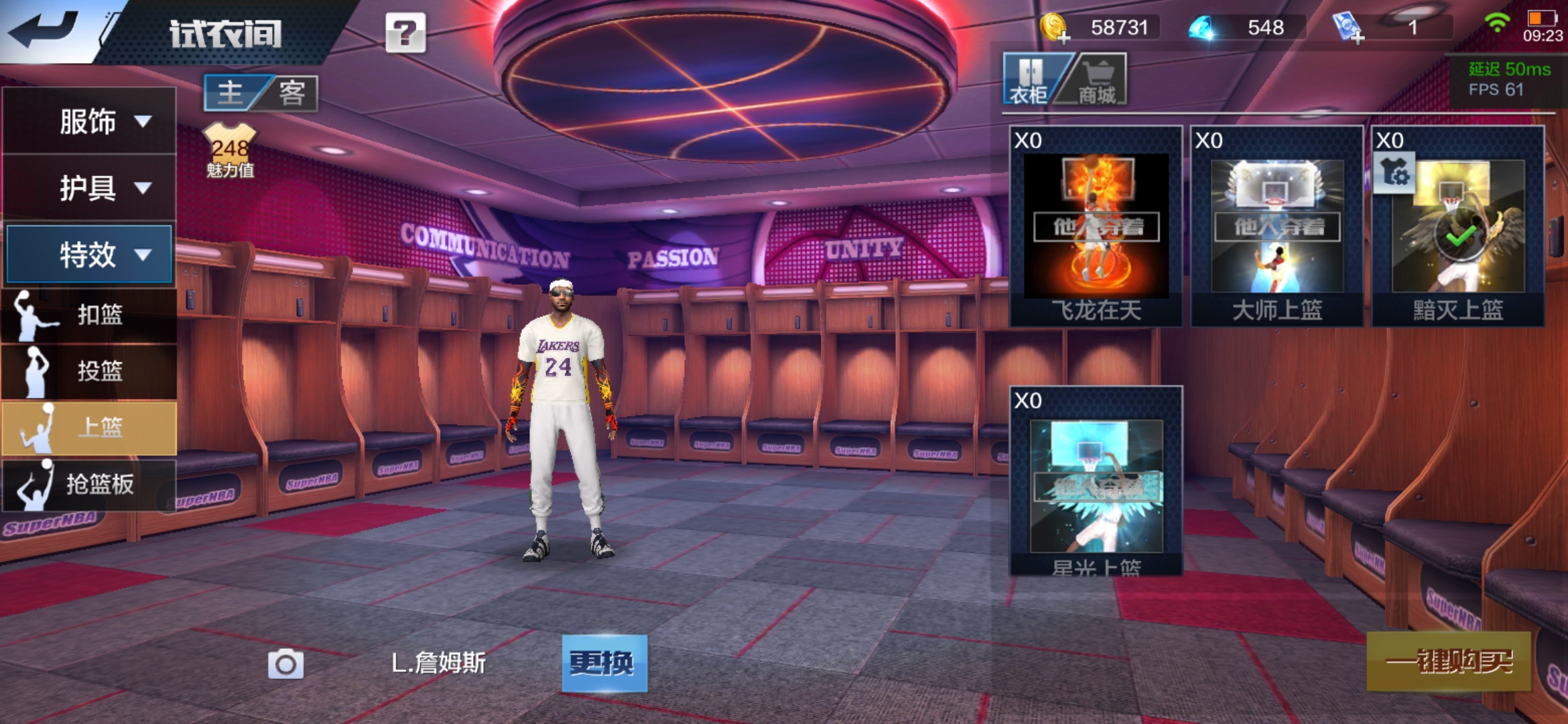
Task: Select the 黯灭上篮 effect card
Action: [1458, 227]
